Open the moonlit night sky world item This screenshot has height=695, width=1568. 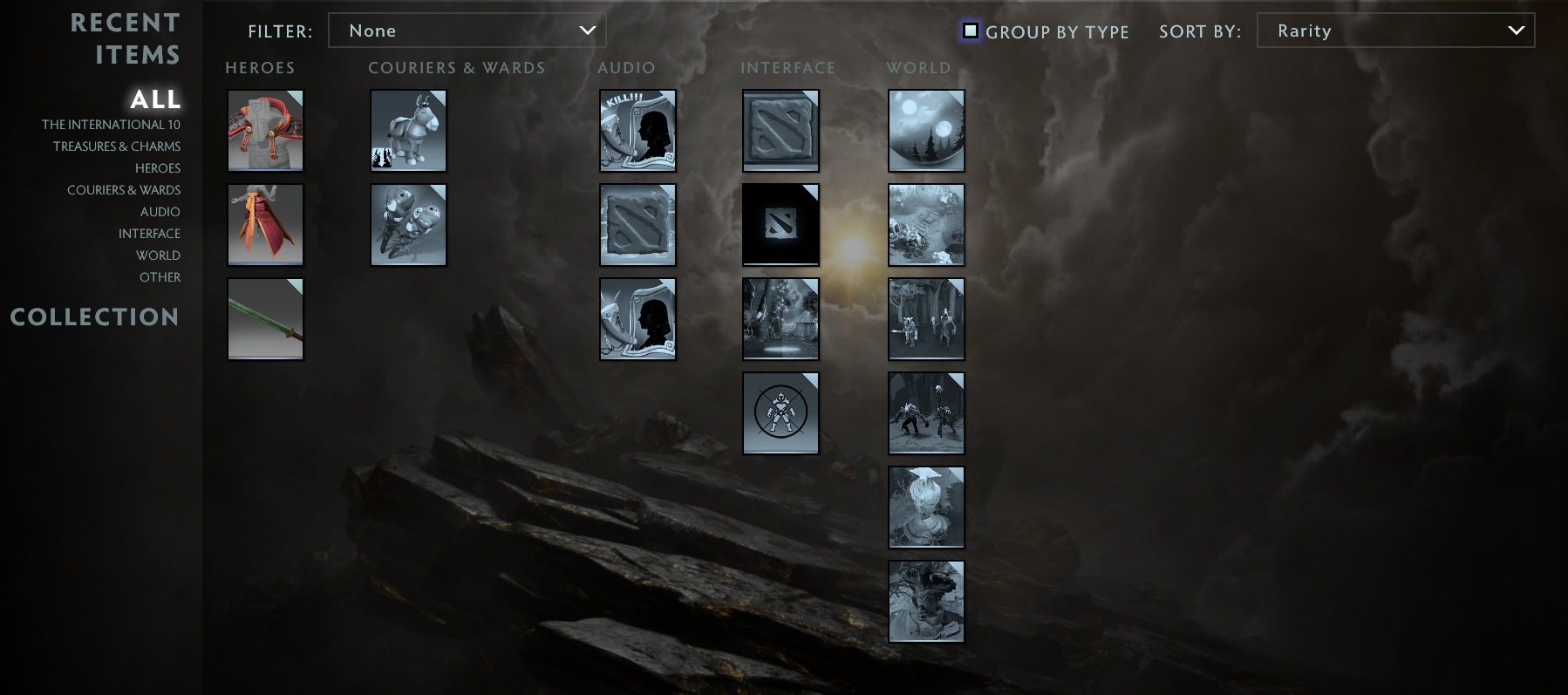926,130
